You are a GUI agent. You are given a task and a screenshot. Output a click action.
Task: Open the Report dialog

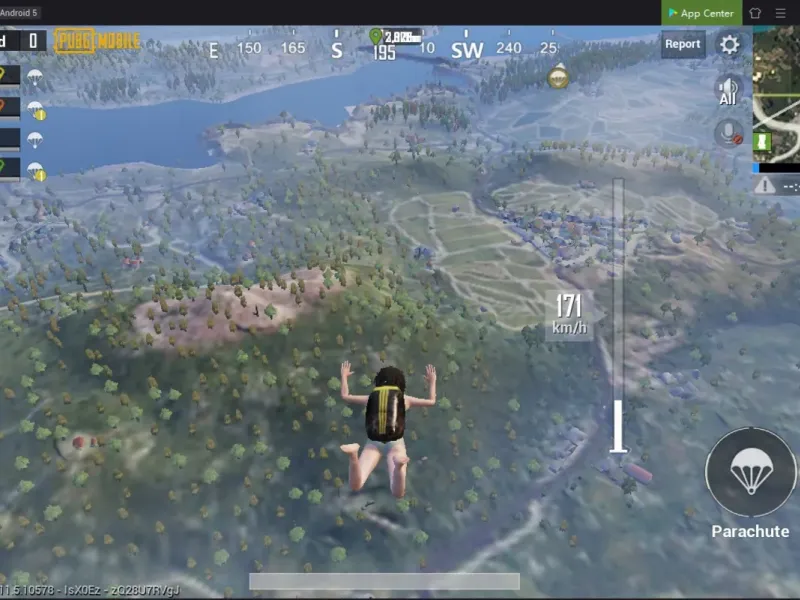(683, 44)
